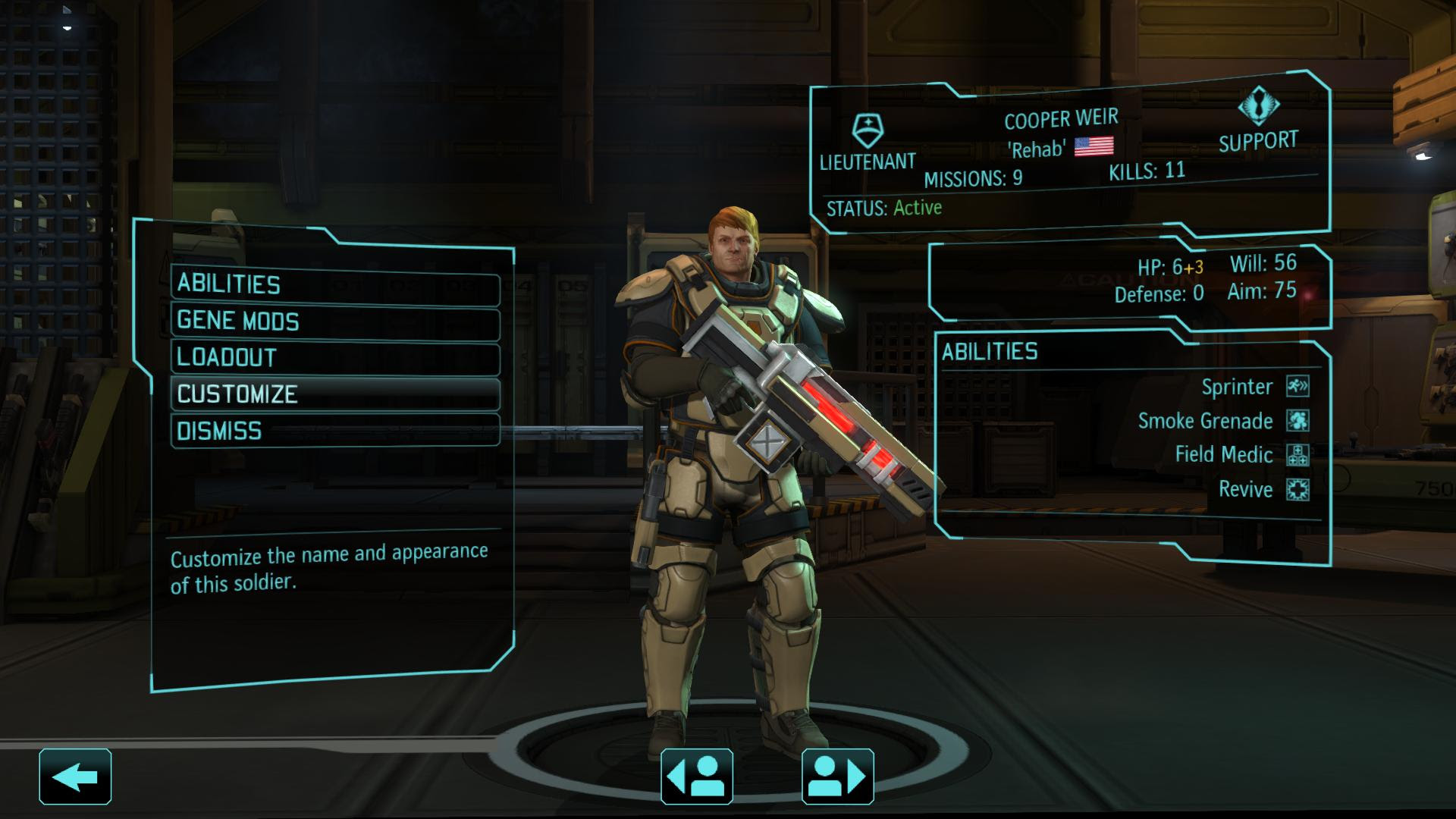Switch to the next soldier
Image resolution: width=1456 pixels, height=819 pixels.
839,775
